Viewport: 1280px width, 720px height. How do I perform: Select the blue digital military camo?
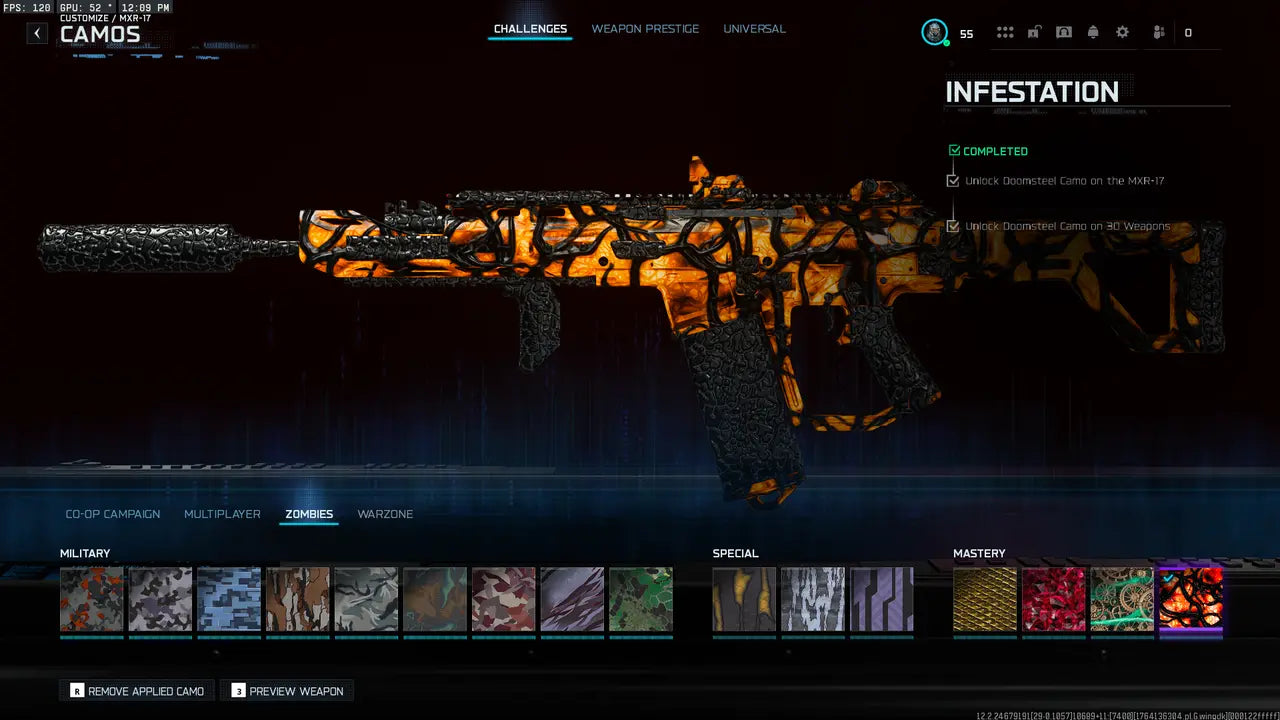click(x=229, y=599)
